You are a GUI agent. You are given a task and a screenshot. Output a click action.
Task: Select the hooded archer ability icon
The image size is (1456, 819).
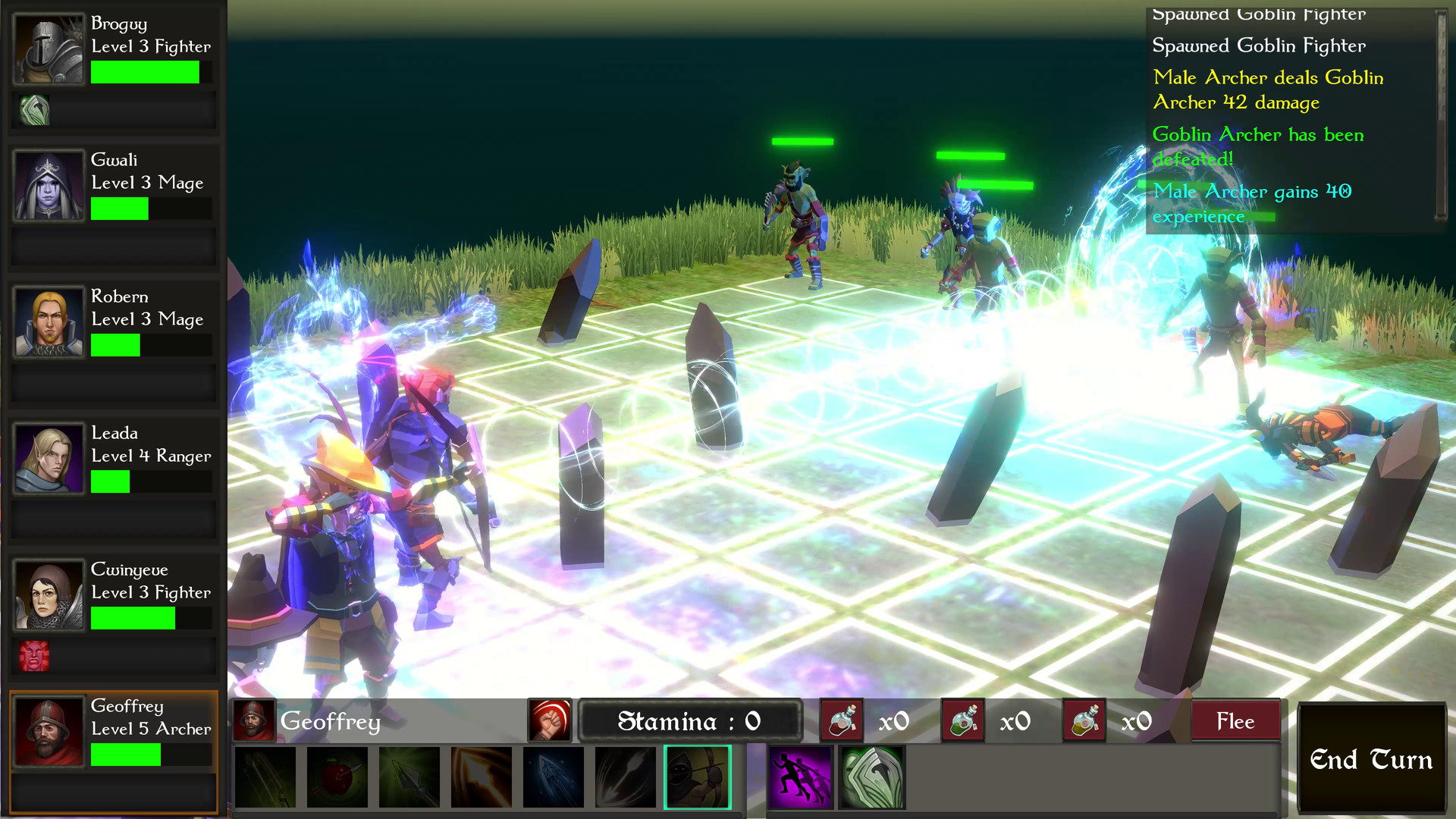697,777
